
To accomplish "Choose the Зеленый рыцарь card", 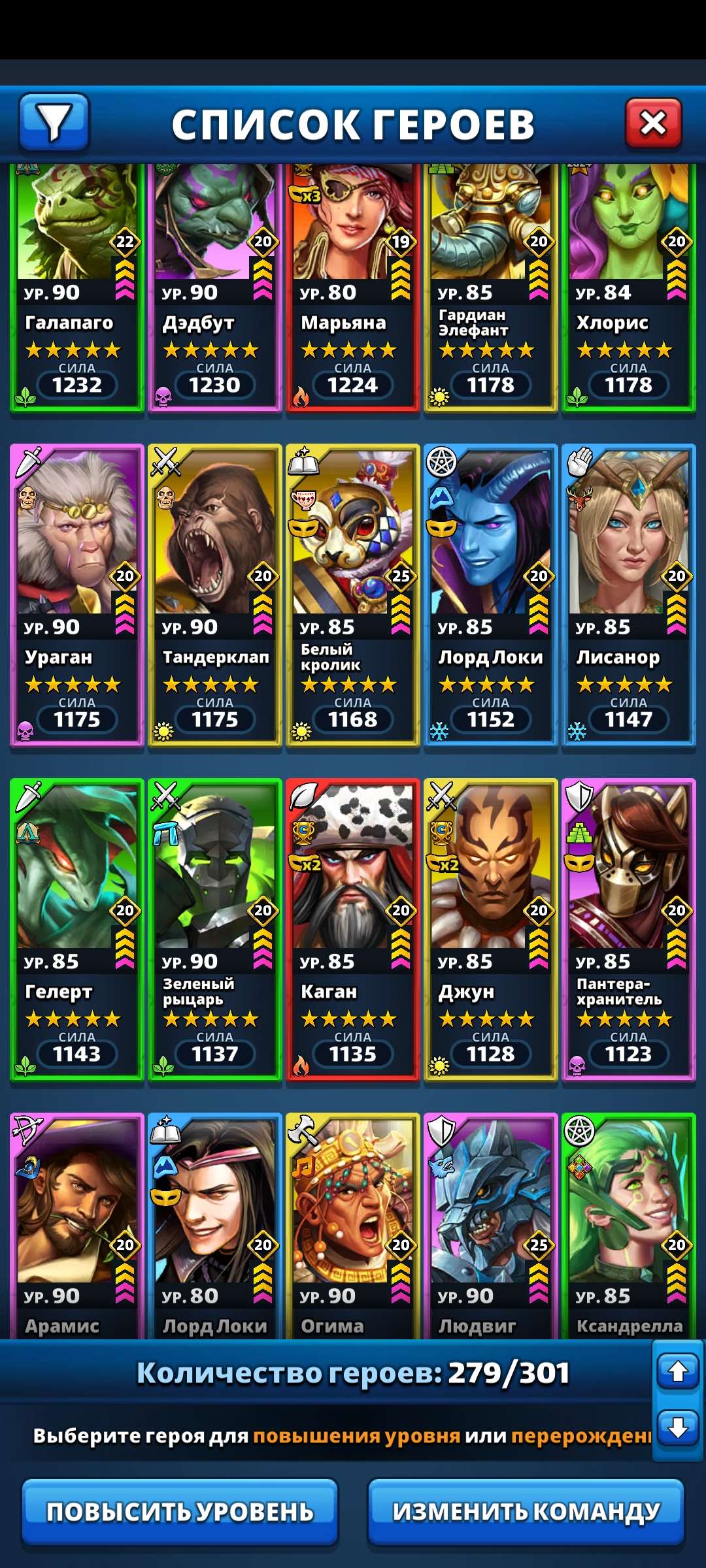I will pos(215,929).
